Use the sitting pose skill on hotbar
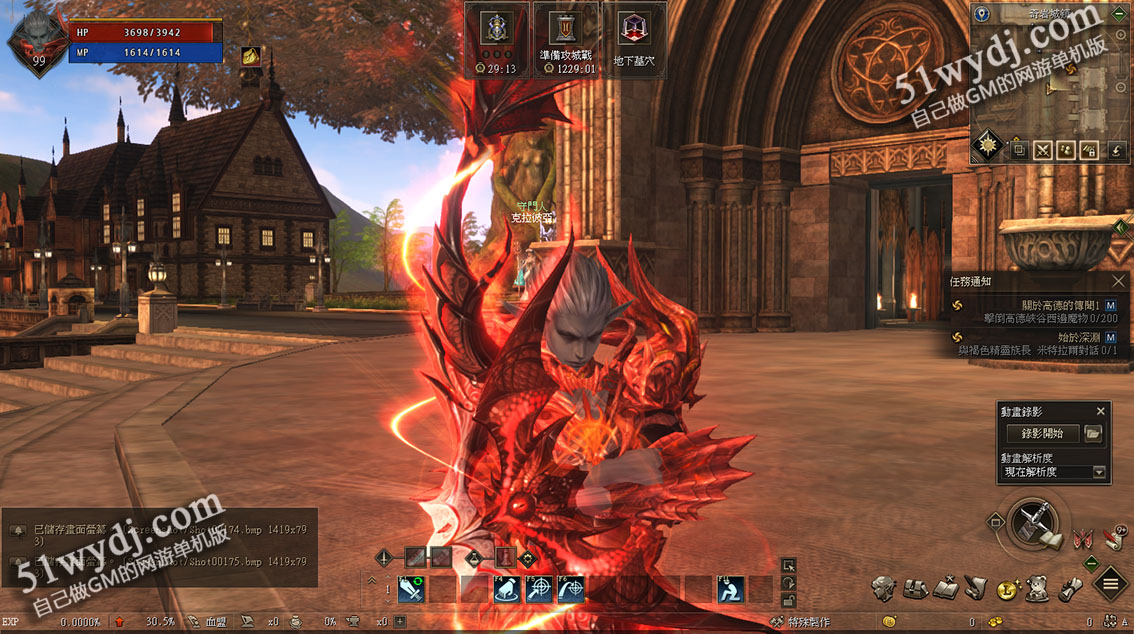This screenshot has width=1134, height=634. pos(732,590)
